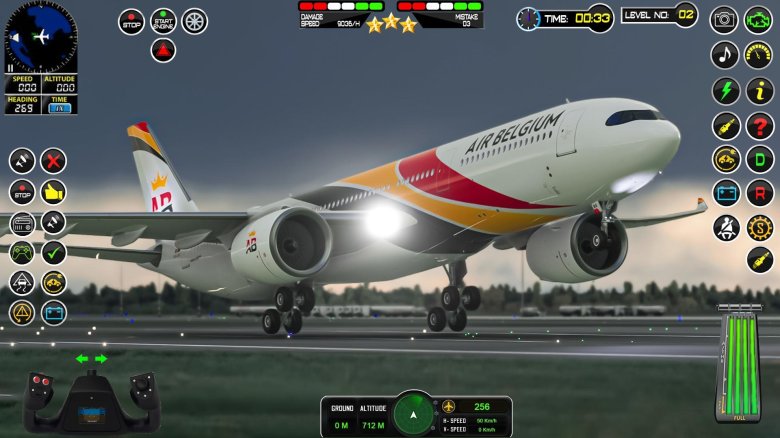Click the green checkmark button
This screenshot has height=438, width=780.
pos(53,252)
